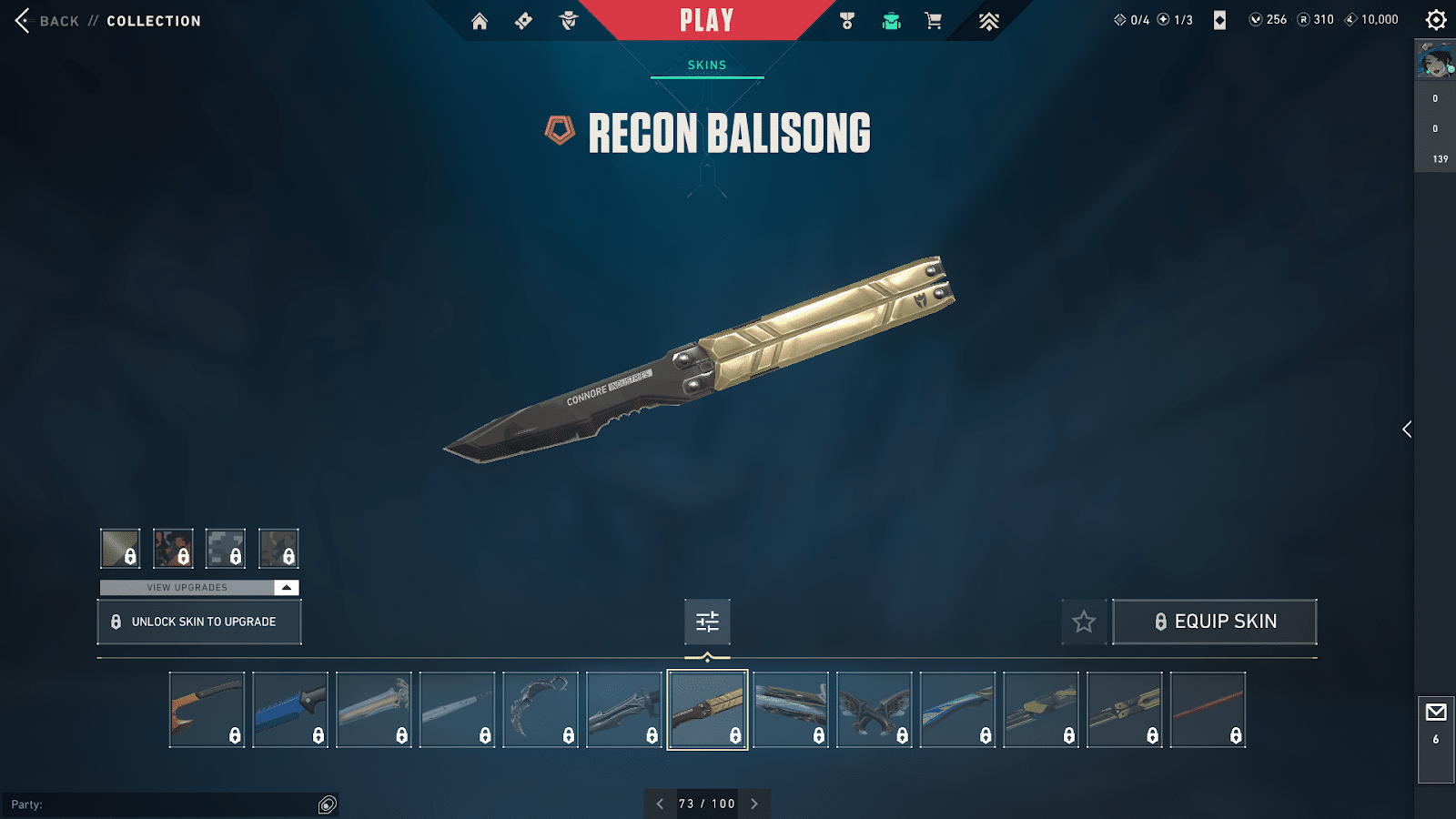Favorite this skin with the star
This screenshot has height=819, width=1456.
pyautogui.click(x=1084, y=622)
